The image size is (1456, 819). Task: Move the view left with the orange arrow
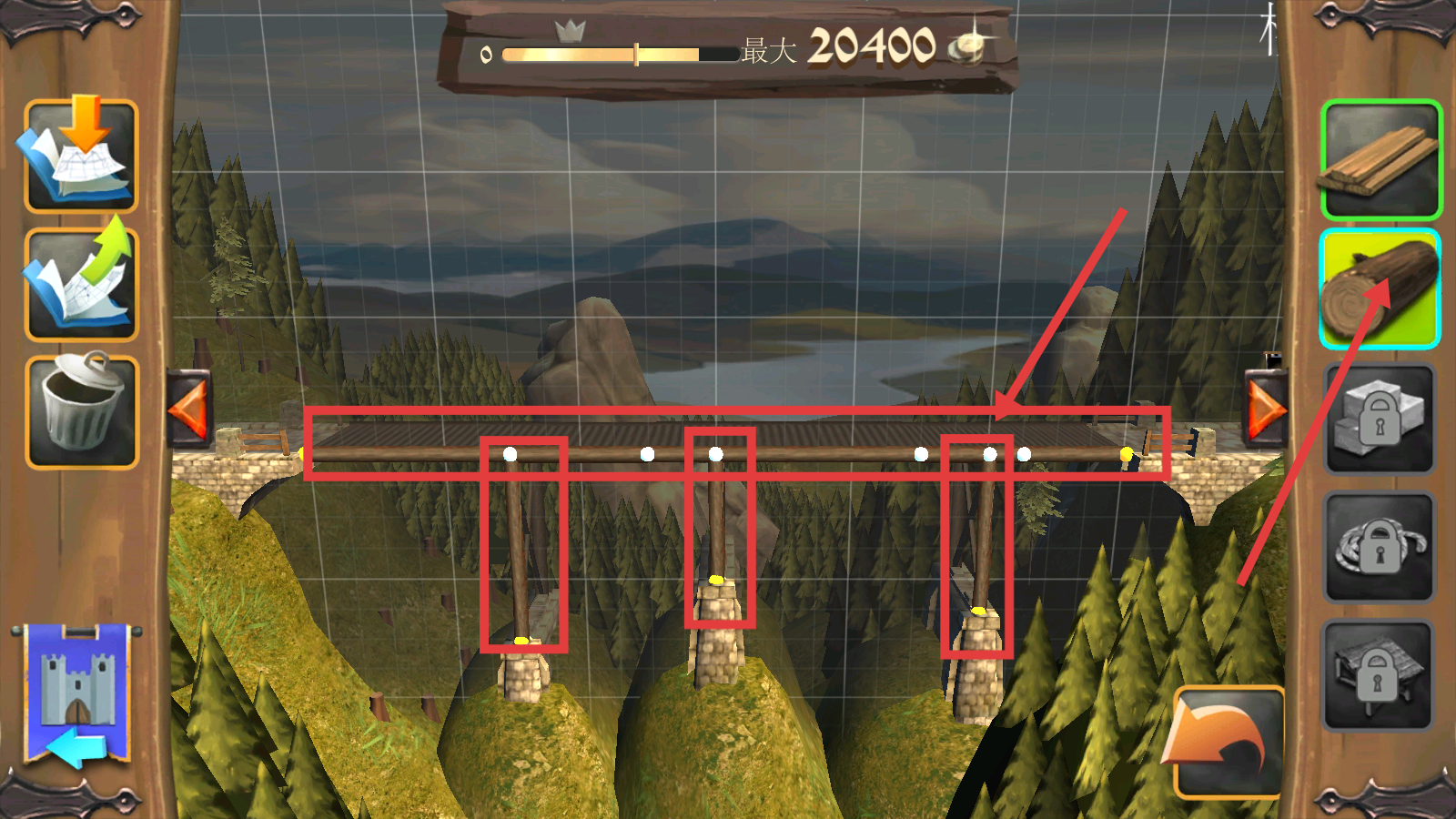189,409
